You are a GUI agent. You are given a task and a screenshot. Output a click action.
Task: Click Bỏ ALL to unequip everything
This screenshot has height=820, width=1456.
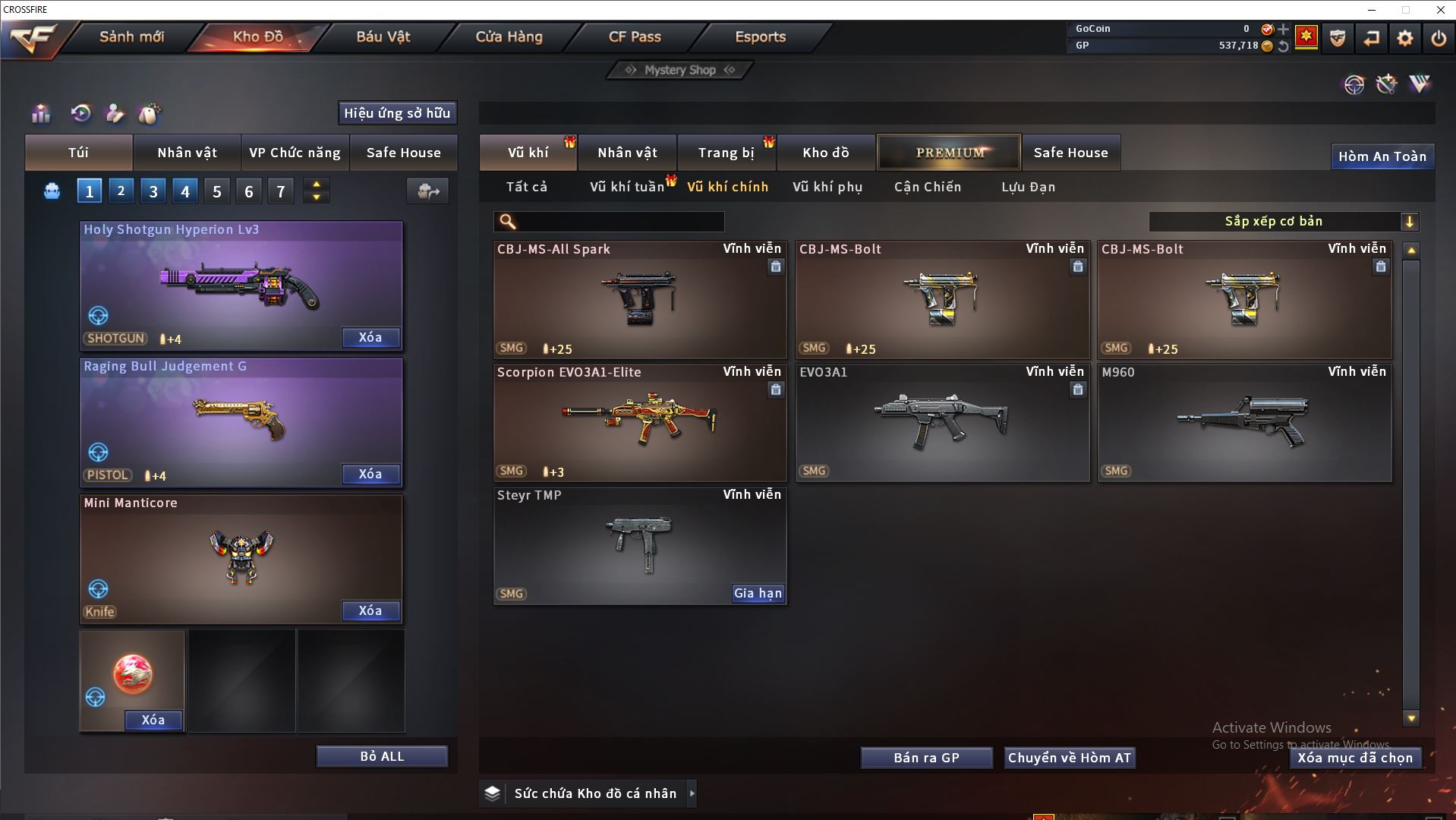[382, 756]
